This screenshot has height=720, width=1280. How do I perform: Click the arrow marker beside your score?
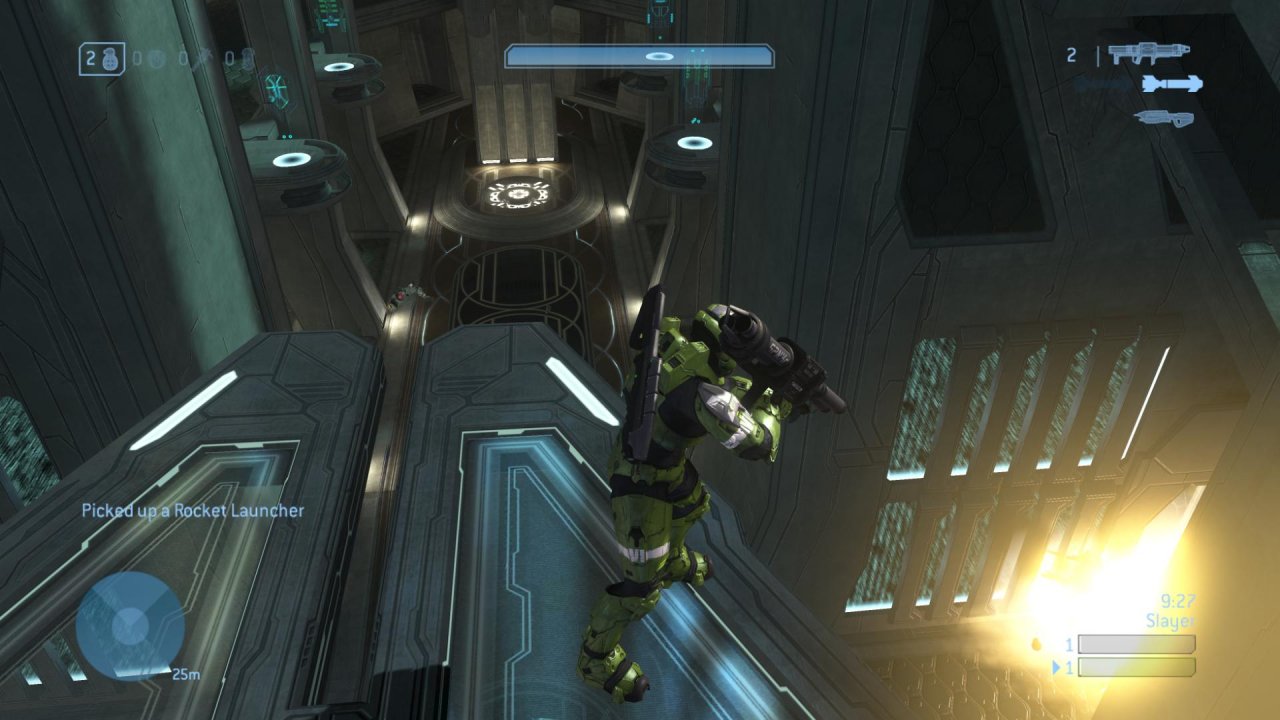coord(1057,666)
